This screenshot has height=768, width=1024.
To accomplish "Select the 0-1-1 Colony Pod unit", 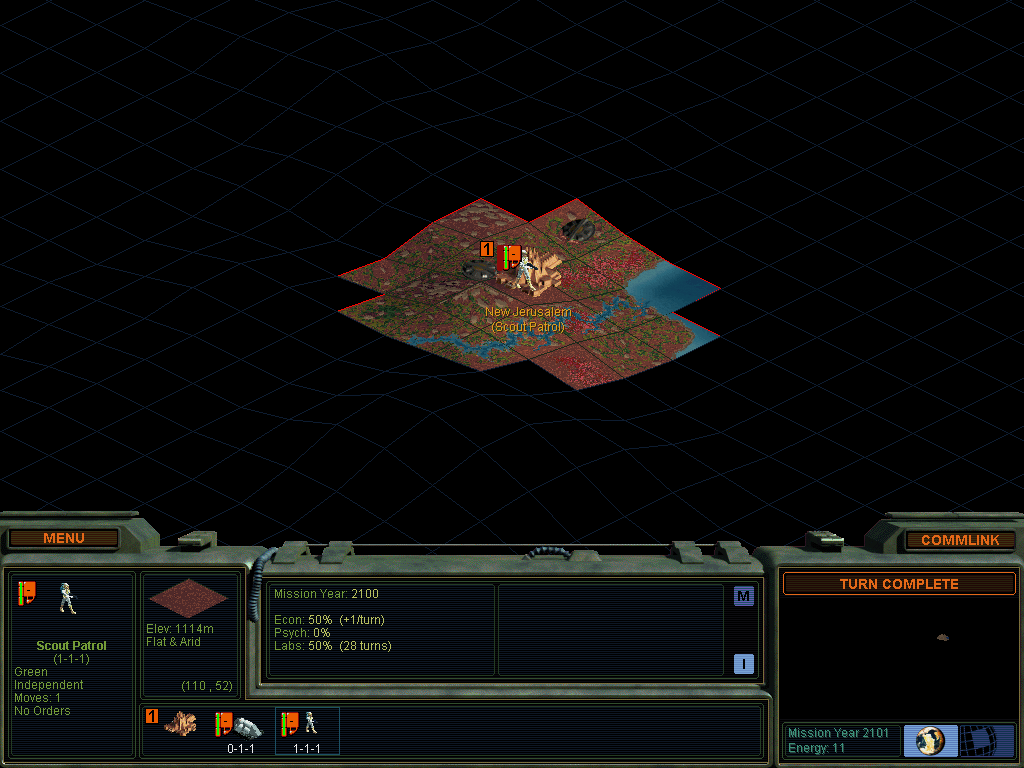I will pos(240,727).
